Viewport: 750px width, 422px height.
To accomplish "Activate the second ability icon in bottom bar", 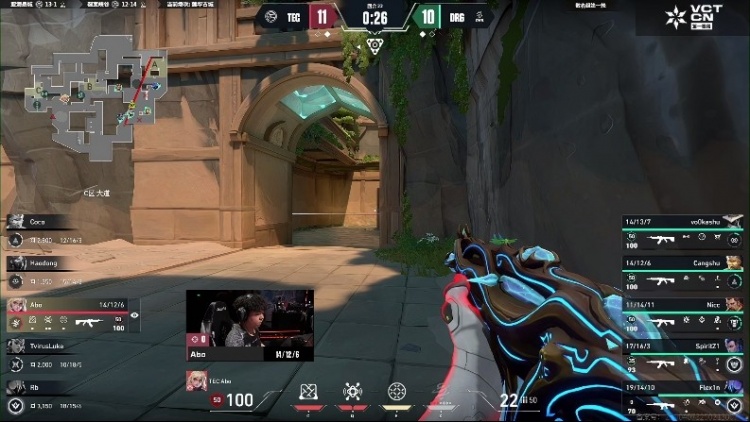I will pos(352,390).
